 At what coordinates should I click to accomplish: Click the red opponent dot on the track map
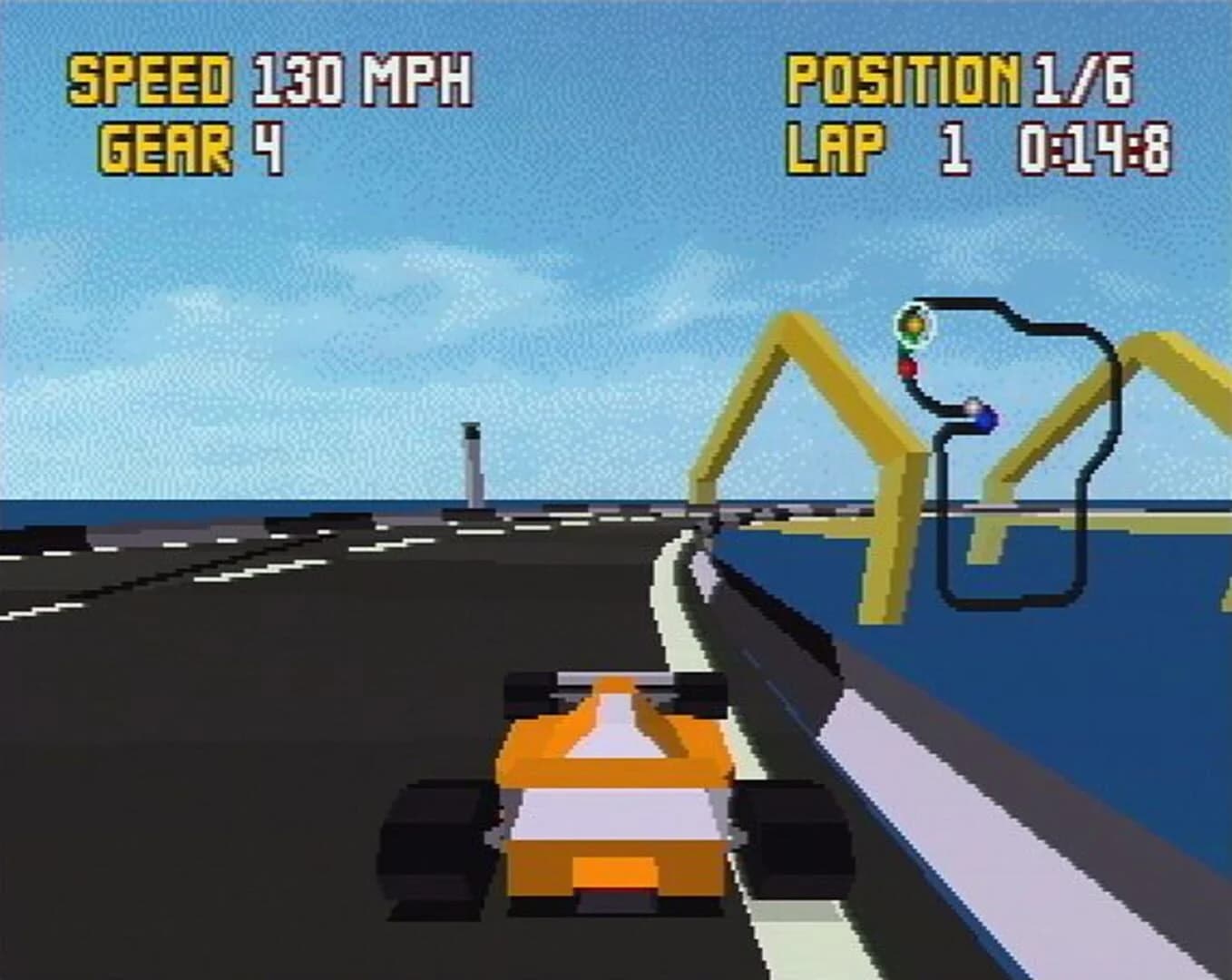pyautogui.click(x=907, y=369)
